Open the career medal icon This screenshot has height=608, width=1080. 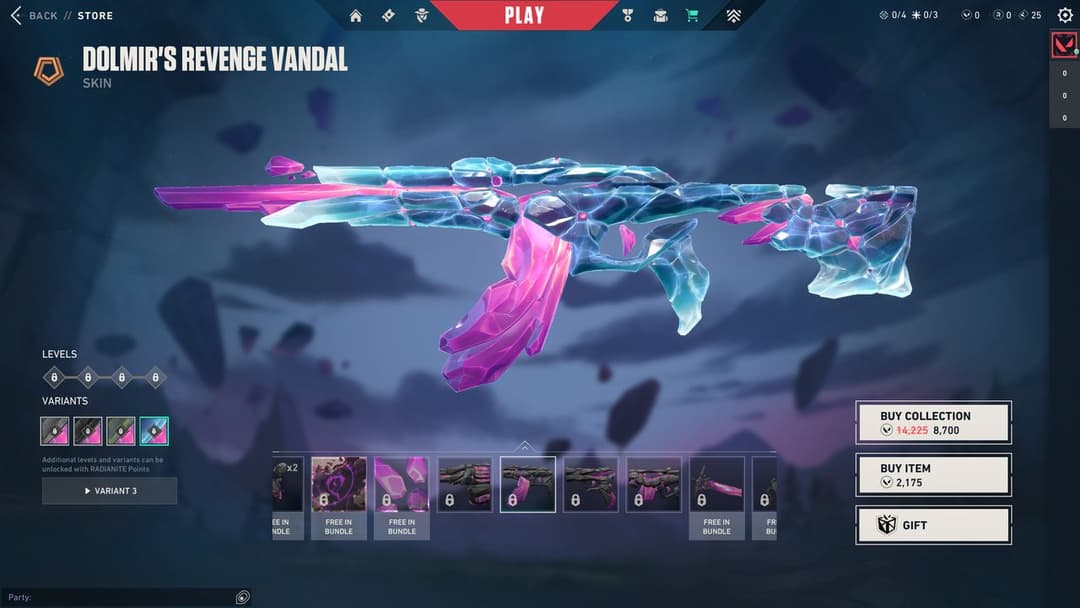tap(628, 15)
